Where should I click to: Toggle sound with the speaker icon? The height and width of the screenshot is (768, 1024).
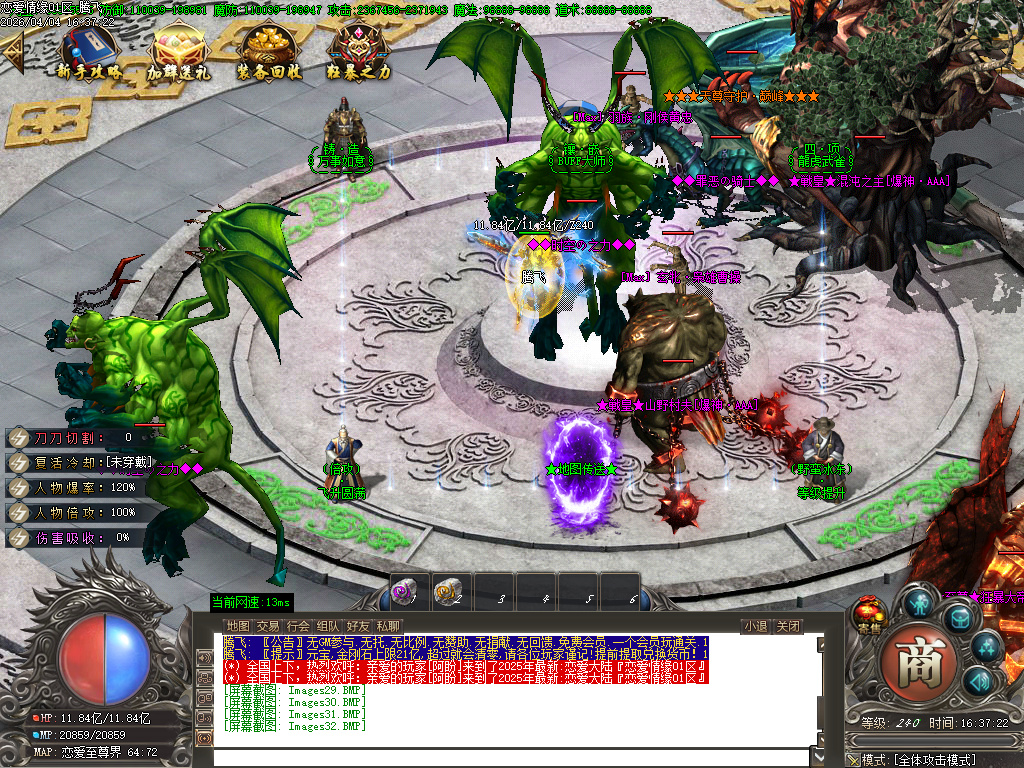980,682
